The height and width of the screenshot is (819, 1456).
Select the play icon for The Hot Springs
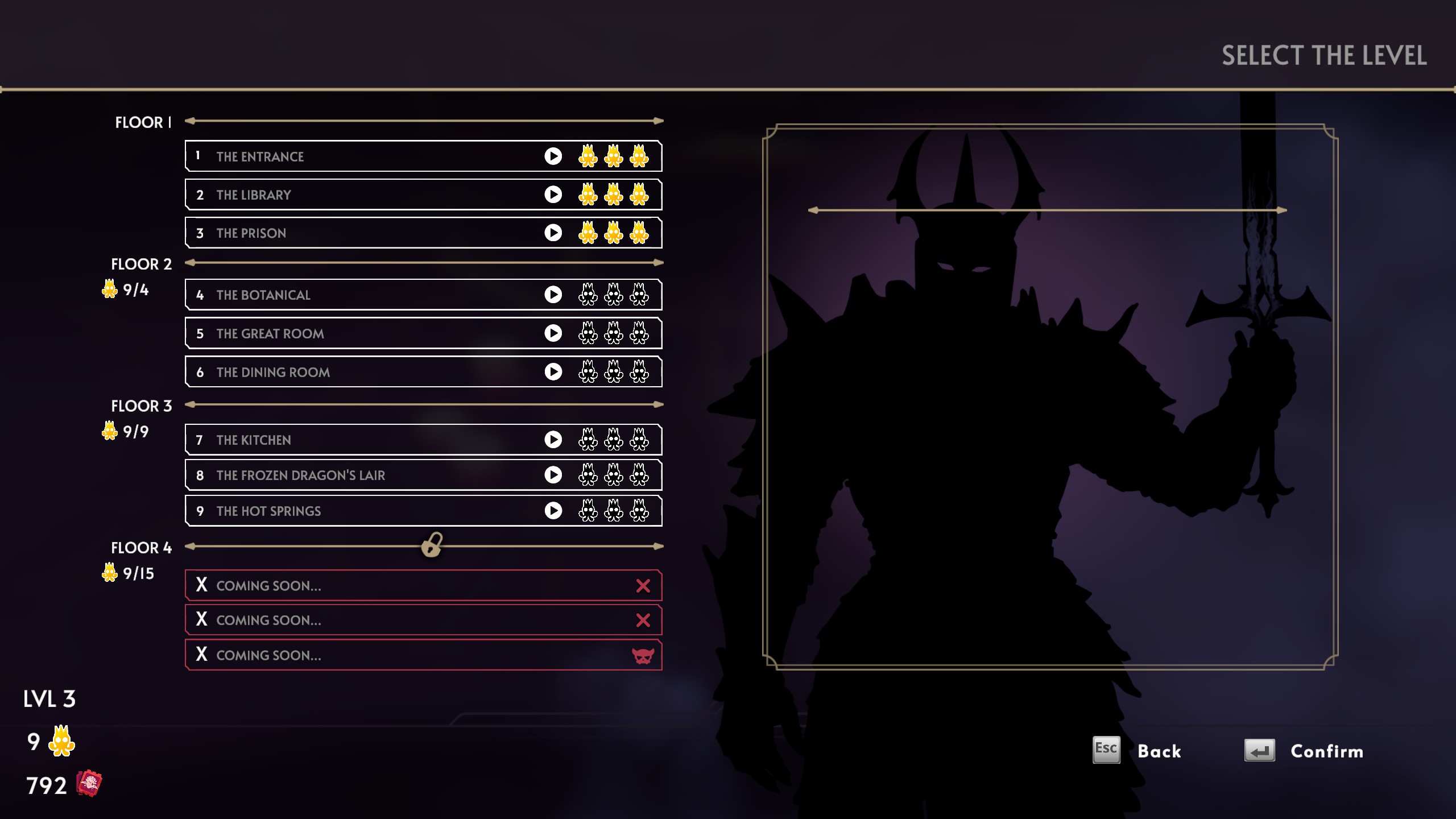point(552,510)
